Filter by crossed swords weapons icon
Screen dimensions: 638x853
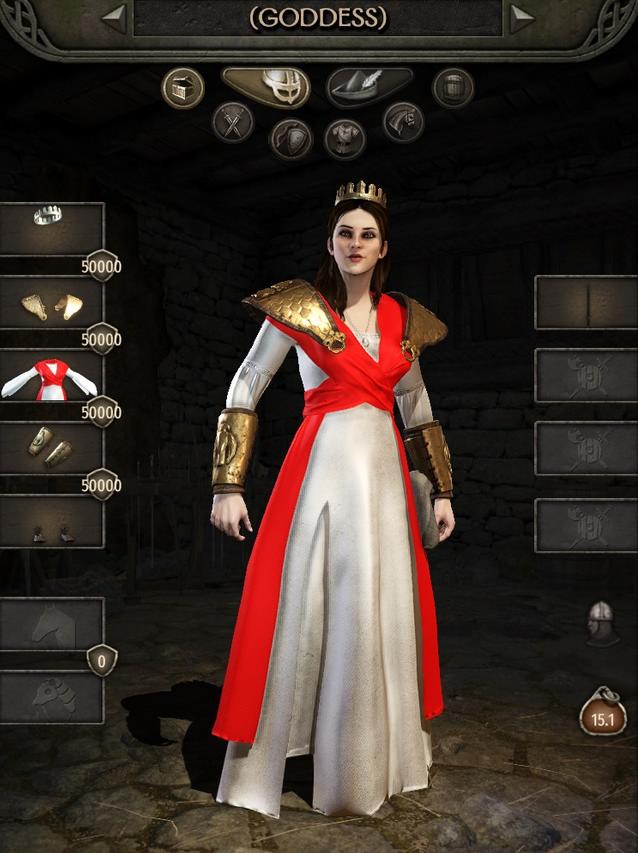(x=233, y=123)
